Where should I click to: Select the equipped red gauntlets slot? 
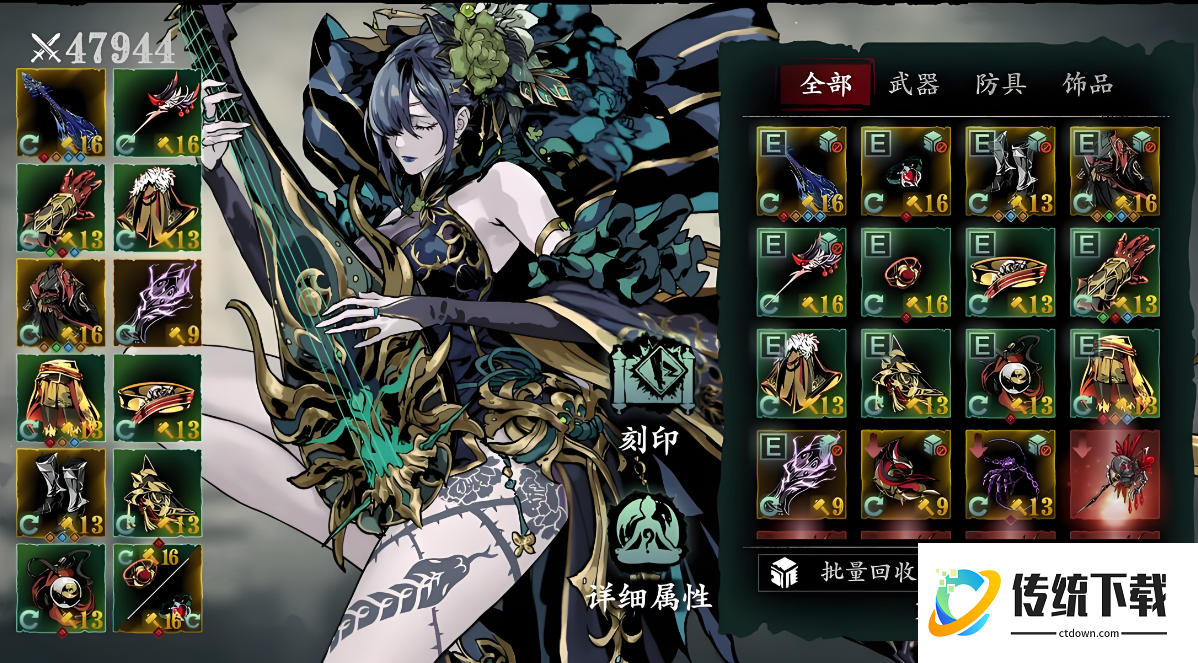click(x=61, y=207)
